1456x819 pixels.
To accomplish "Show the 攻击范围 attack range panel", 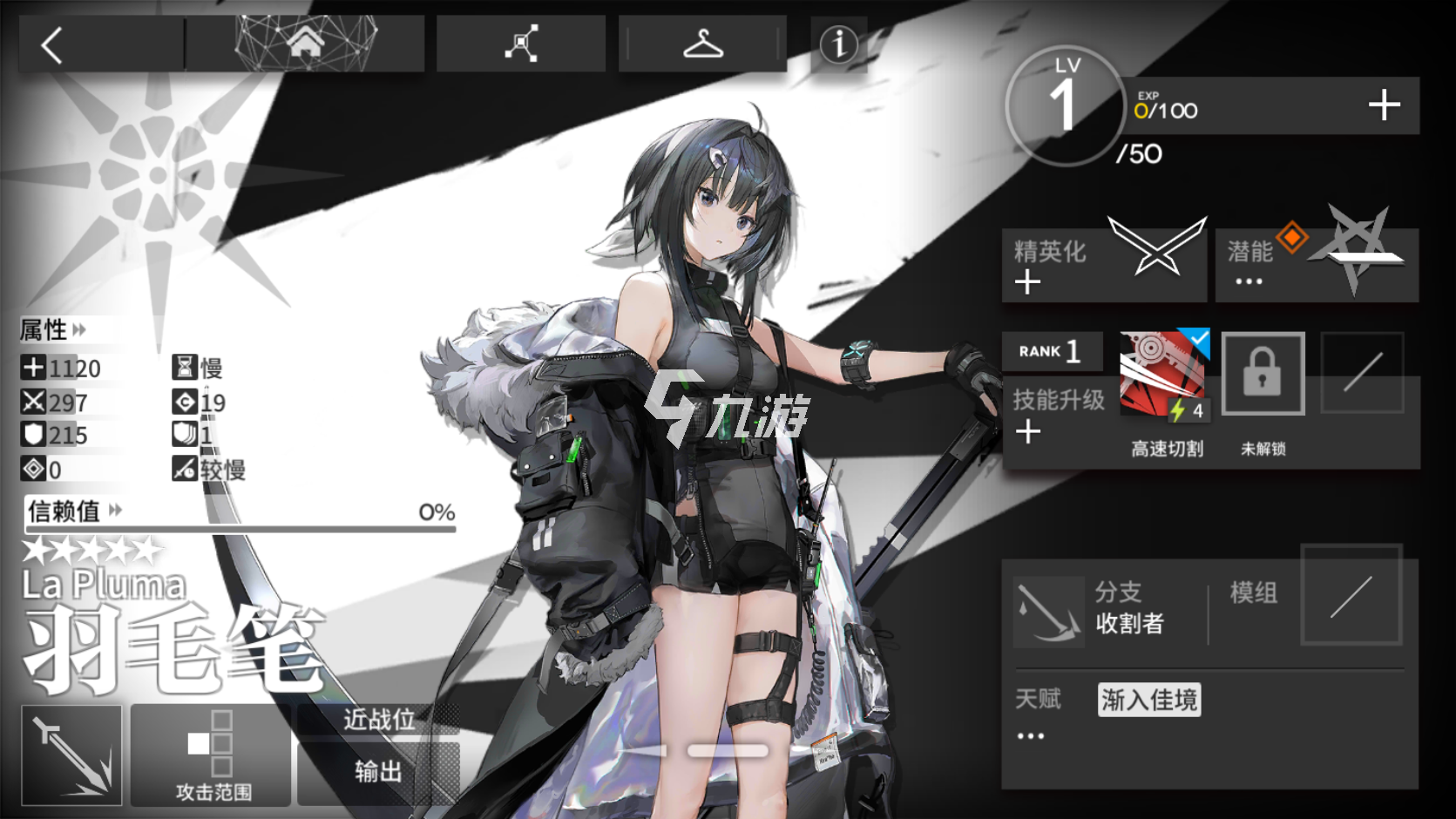I will coord(212,755).
